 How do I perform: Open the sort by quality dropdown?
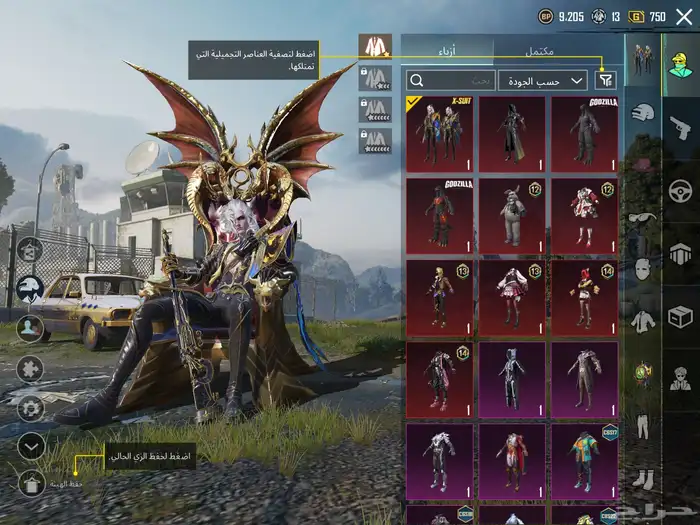click(543, 80)
